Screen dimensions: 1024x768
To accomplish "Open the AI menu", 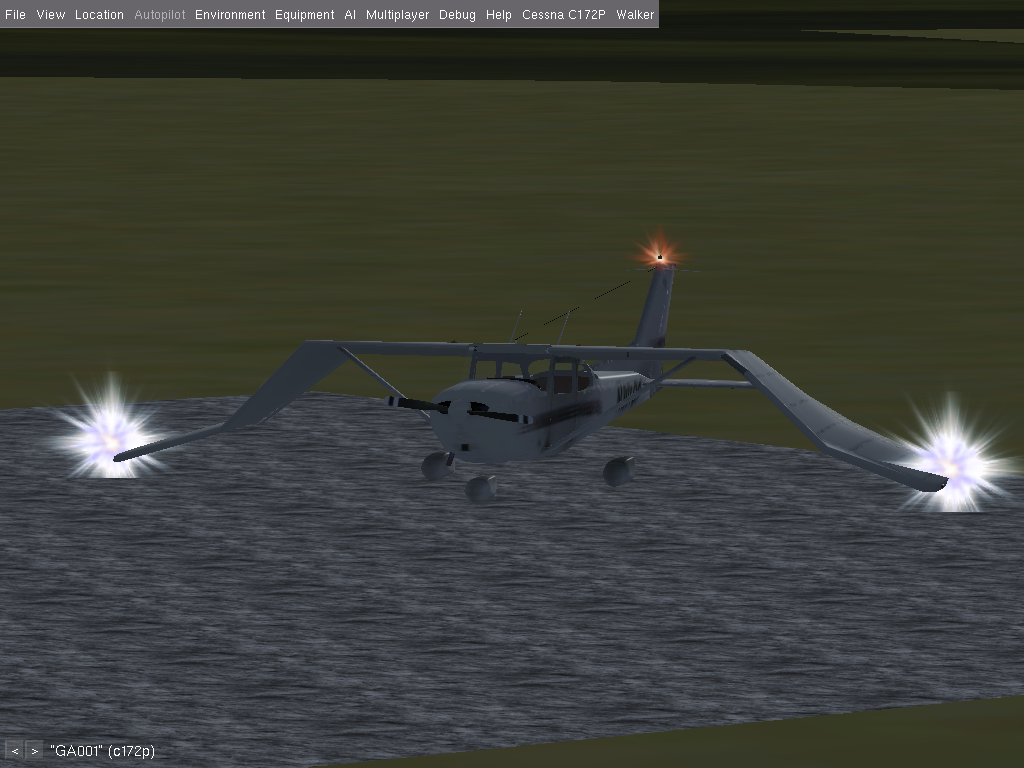I will (x=350, y=15).
